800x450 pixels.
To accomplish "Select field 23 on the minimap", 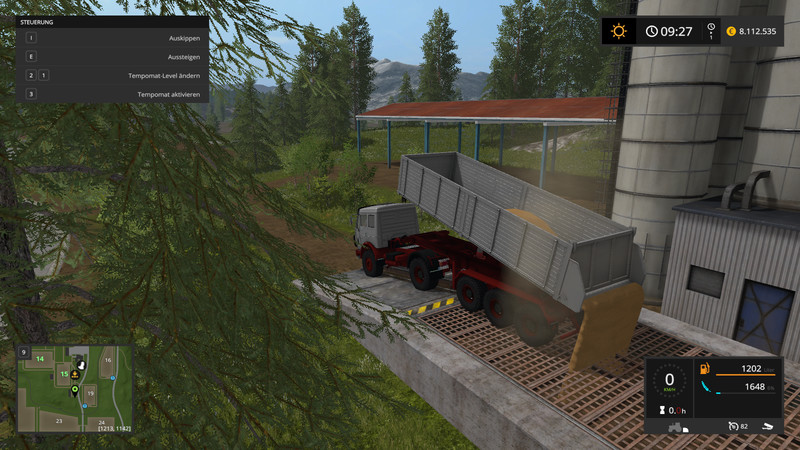I will click(58, 421).
